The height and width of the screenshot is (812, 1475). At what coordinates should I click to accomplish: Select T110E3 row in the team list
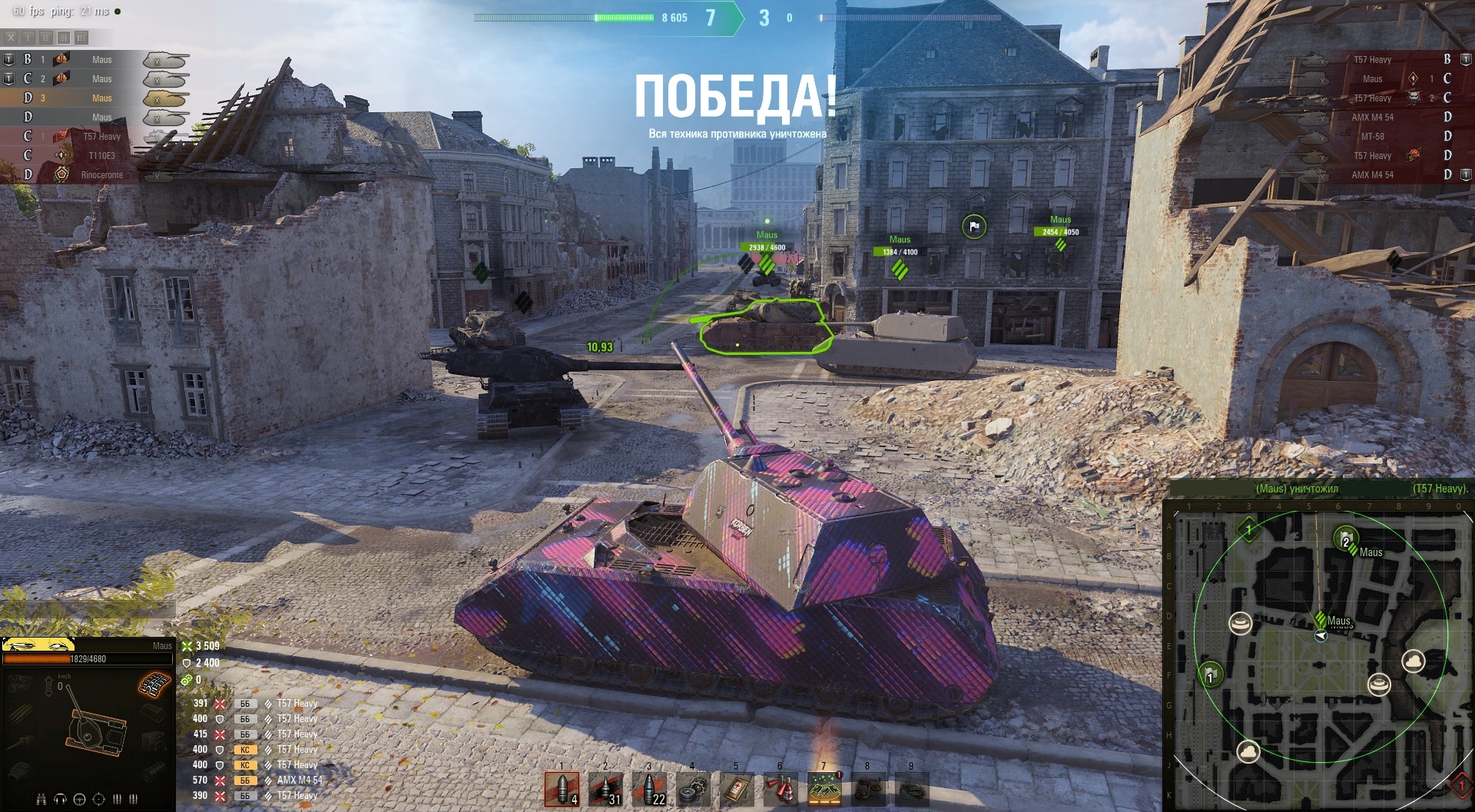pos(92,156)
